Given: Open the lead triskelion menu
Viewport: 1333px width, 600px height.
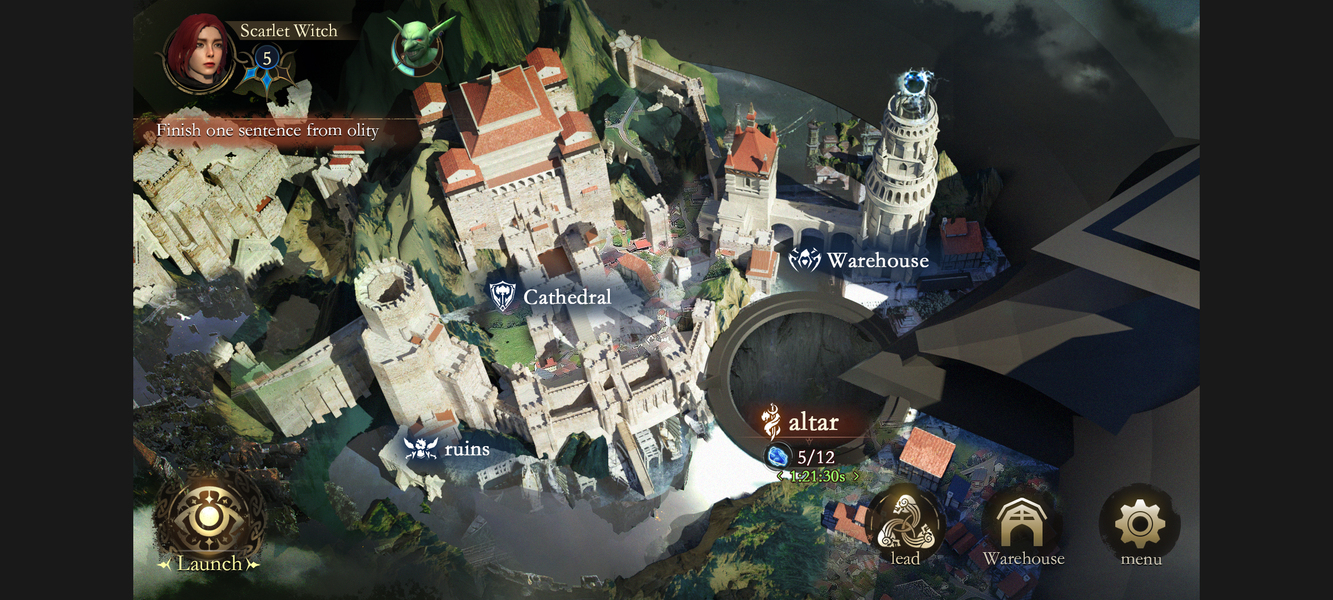Looking at the screenshot, I should point(905,523).
